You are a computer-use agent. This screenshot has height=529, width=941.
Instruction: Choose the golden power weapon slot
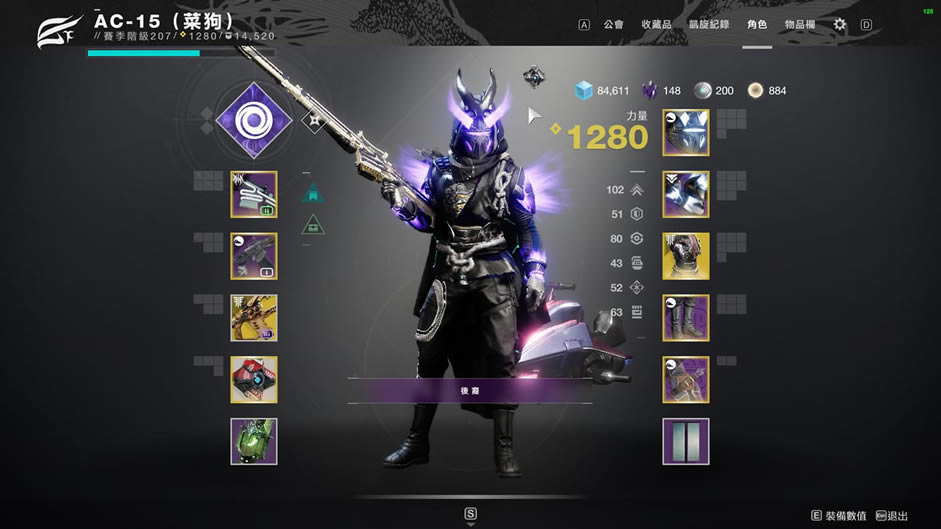[x=254, y=318]
